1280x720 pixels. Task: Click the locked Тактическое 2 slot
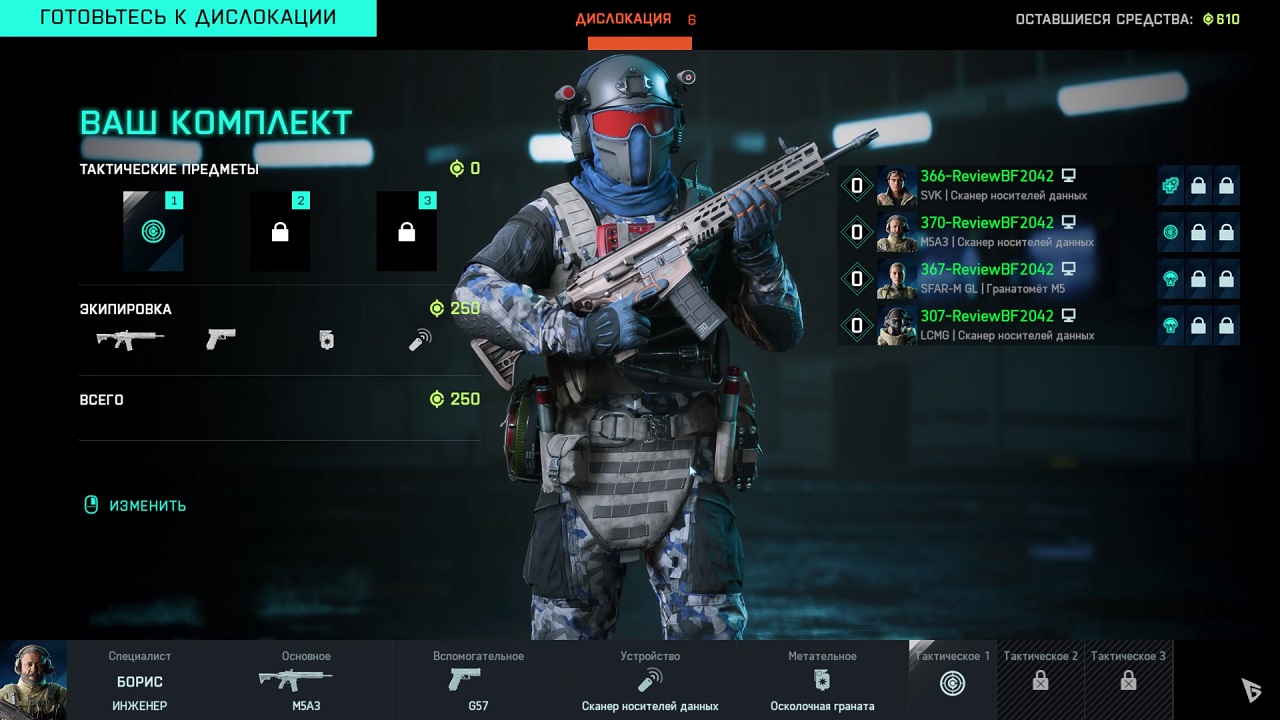click(1040, 681)
